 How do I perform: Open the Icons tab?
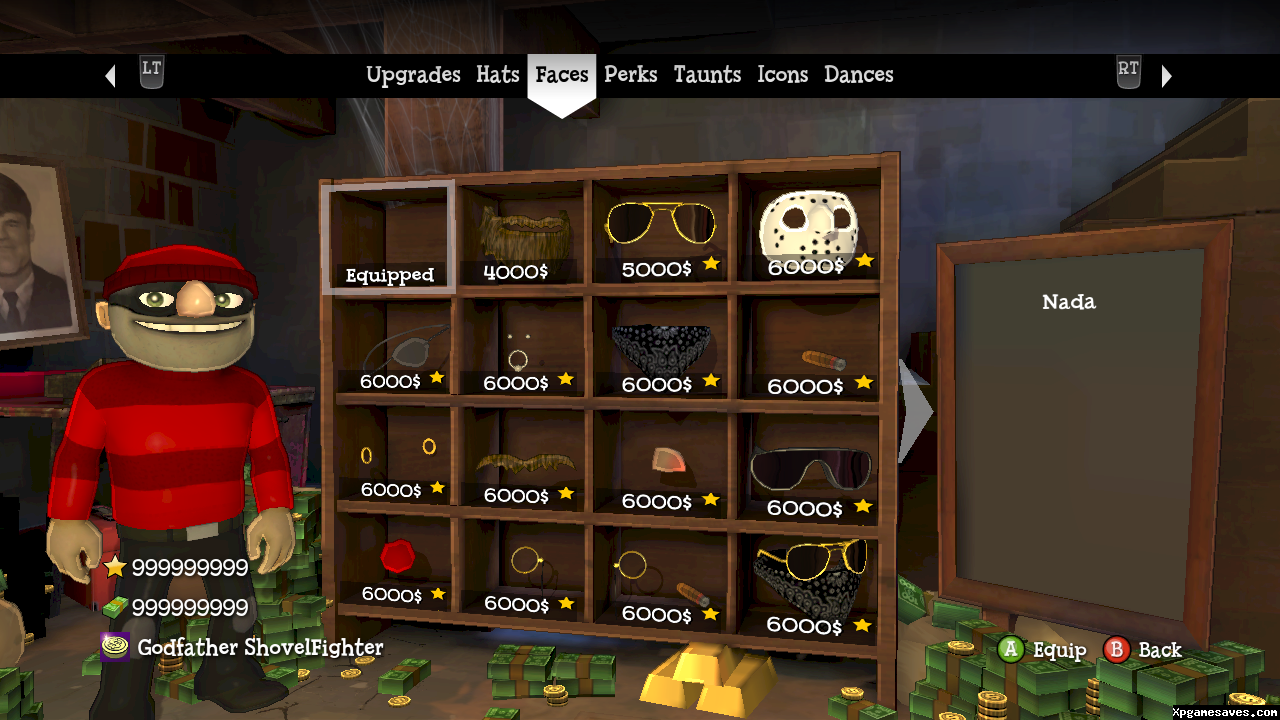click(x=782, y=75)
